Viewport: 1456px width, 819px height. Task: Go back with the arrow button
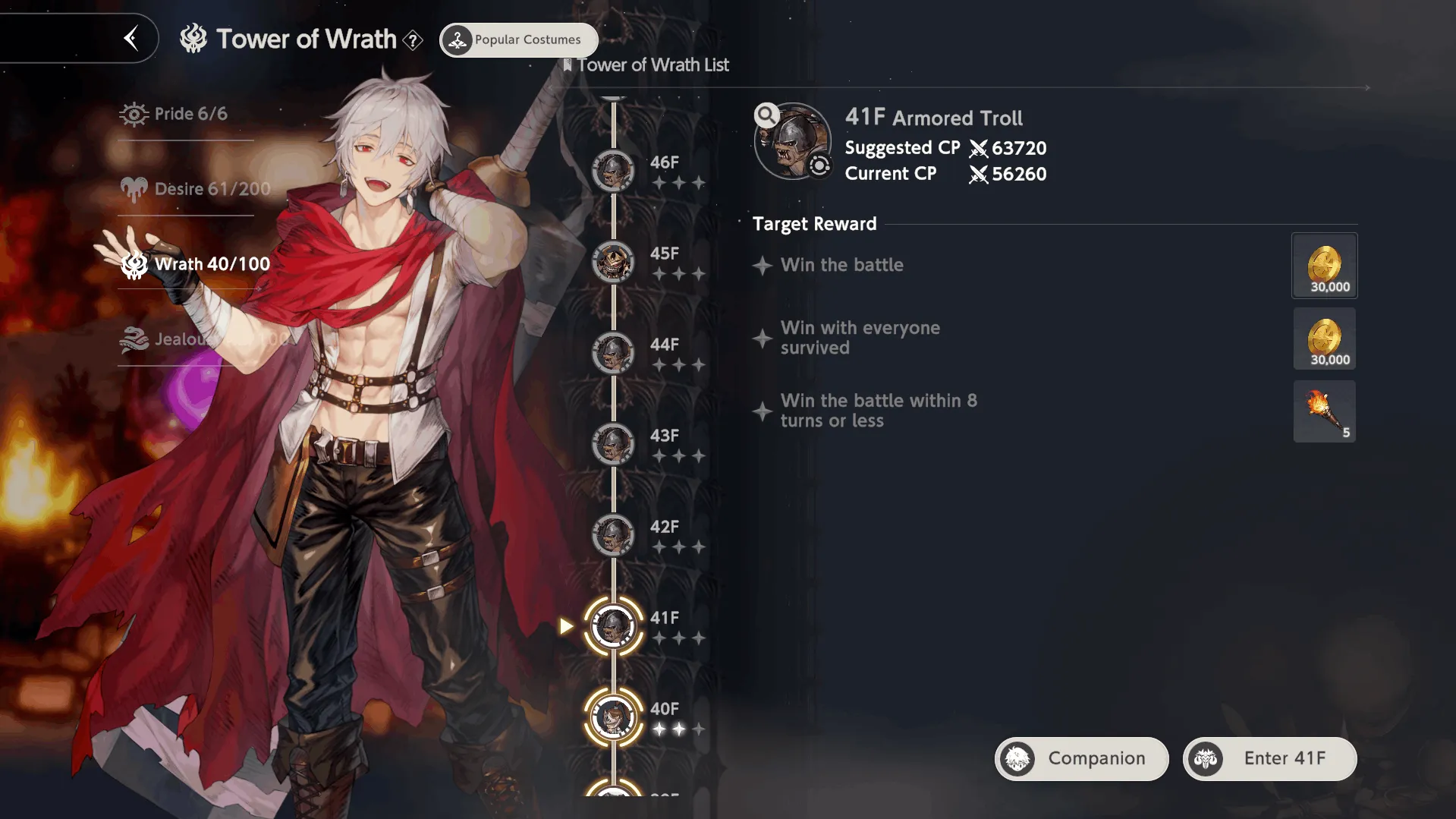tap(131, 38)
